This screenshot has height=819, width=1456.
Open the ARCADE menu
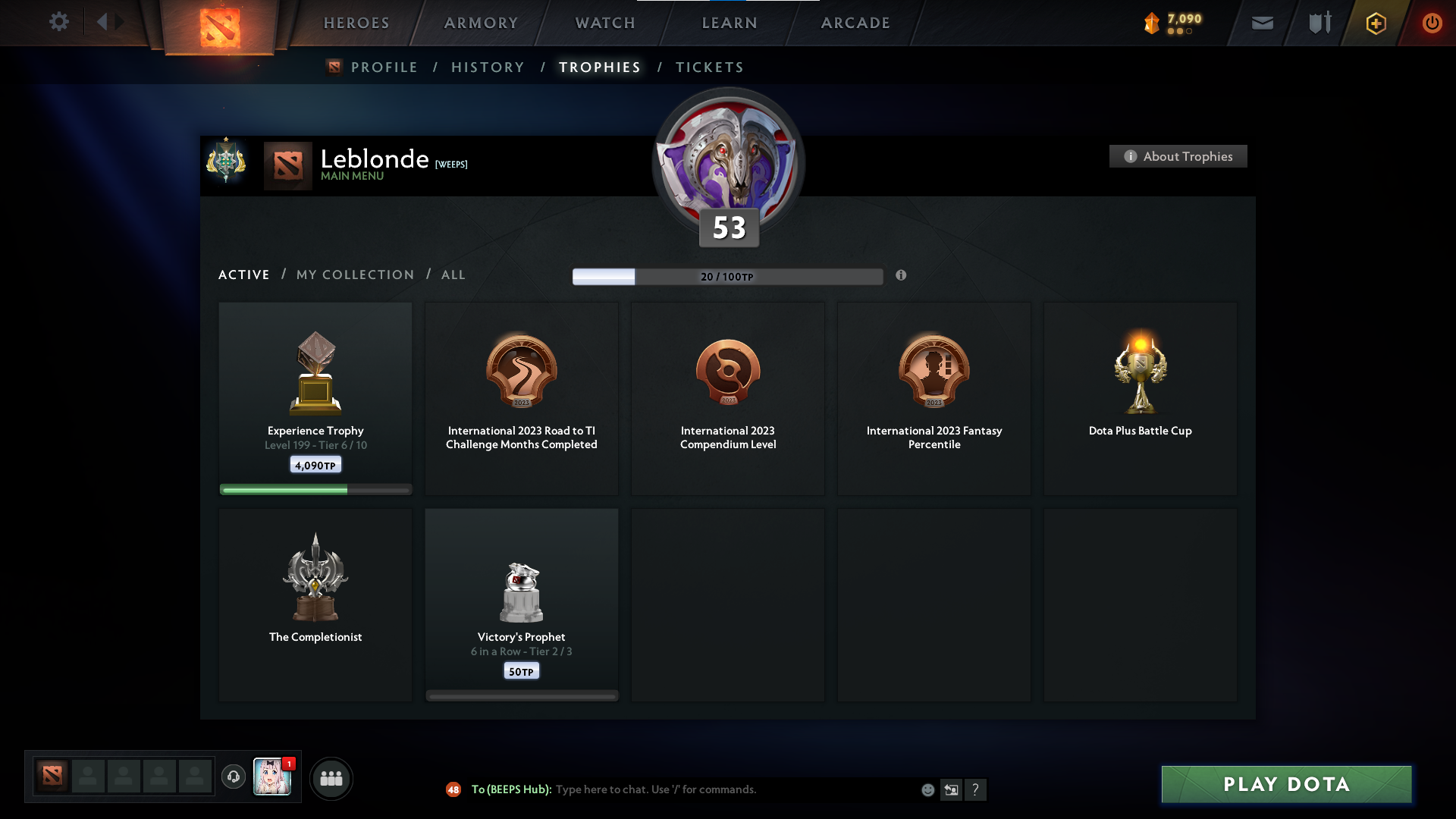click(855, 23)
